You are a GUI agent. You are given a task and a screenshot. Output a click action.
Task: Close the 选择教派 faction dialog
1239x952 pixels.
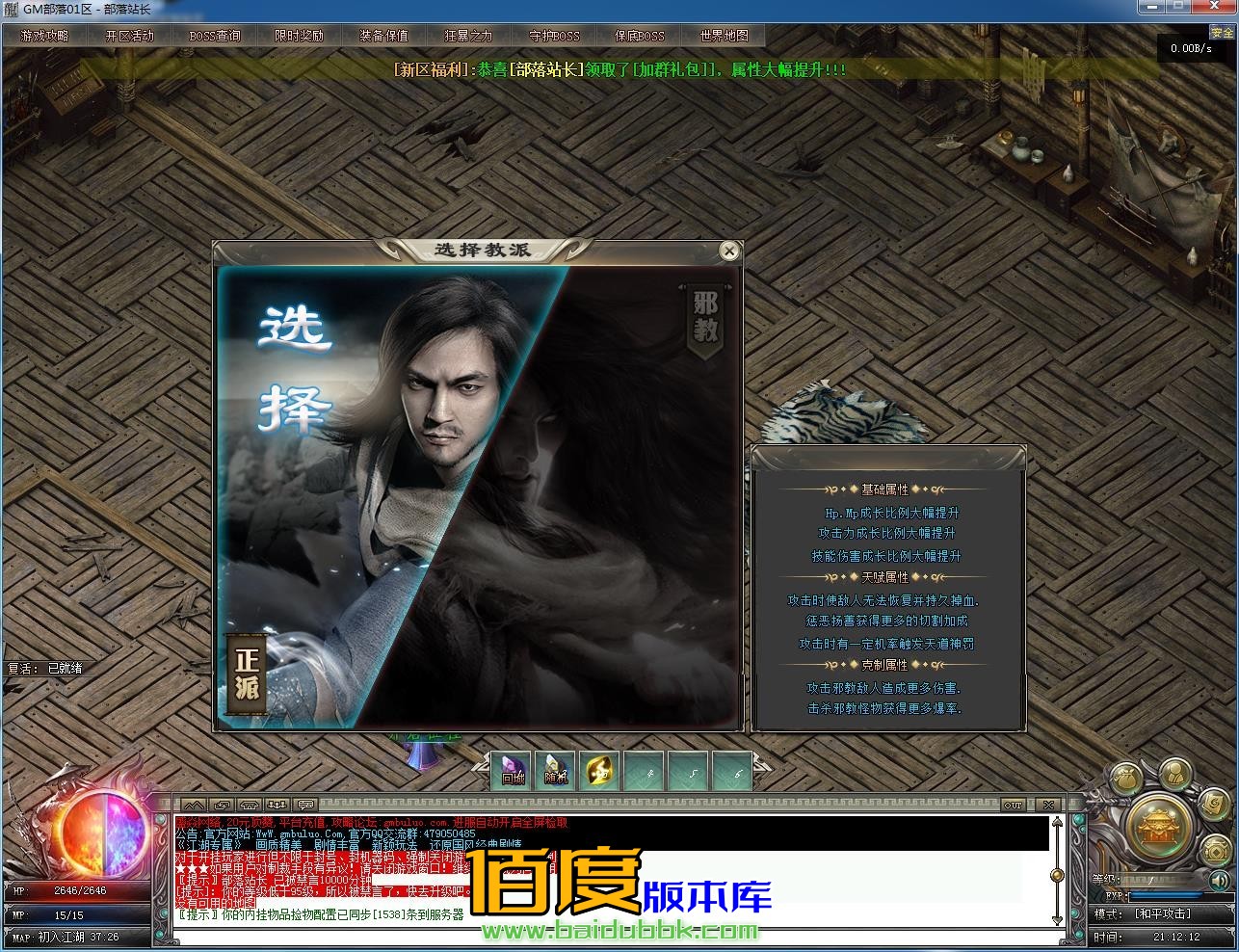pyautogui.click(x=729, y=251)
